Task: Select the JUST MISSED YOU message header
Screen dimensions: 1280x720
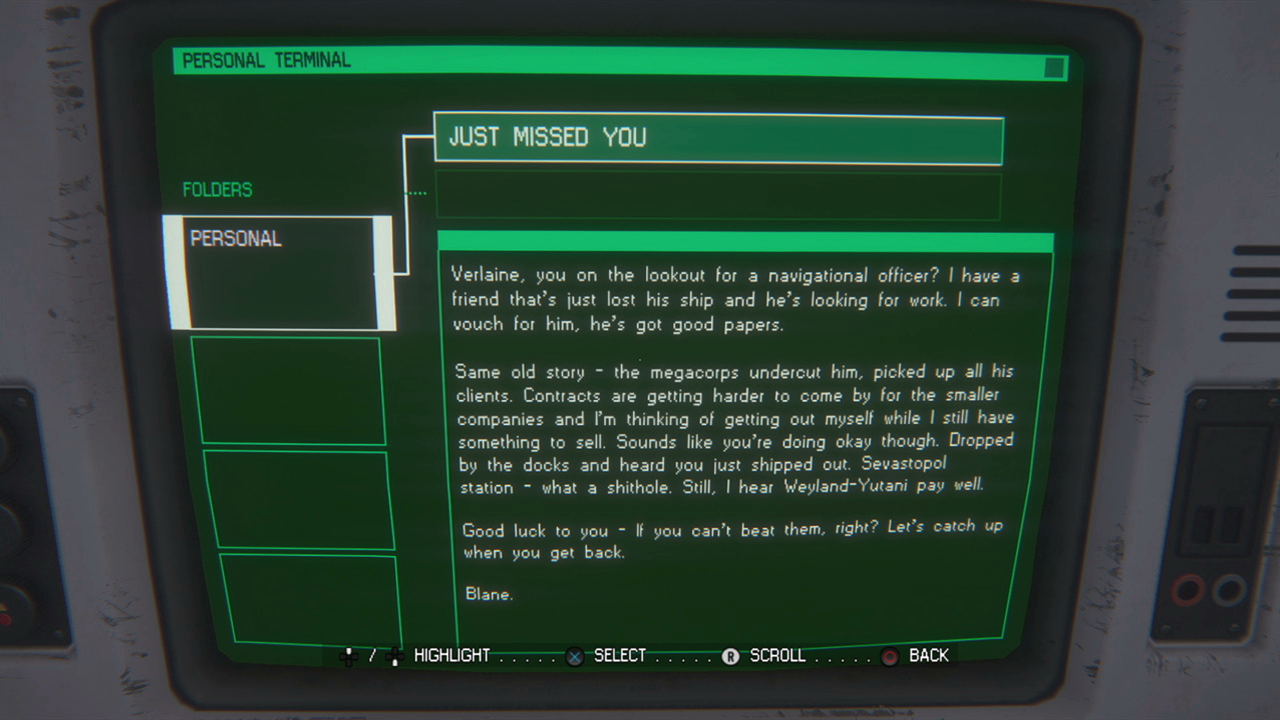Action: 718,141
